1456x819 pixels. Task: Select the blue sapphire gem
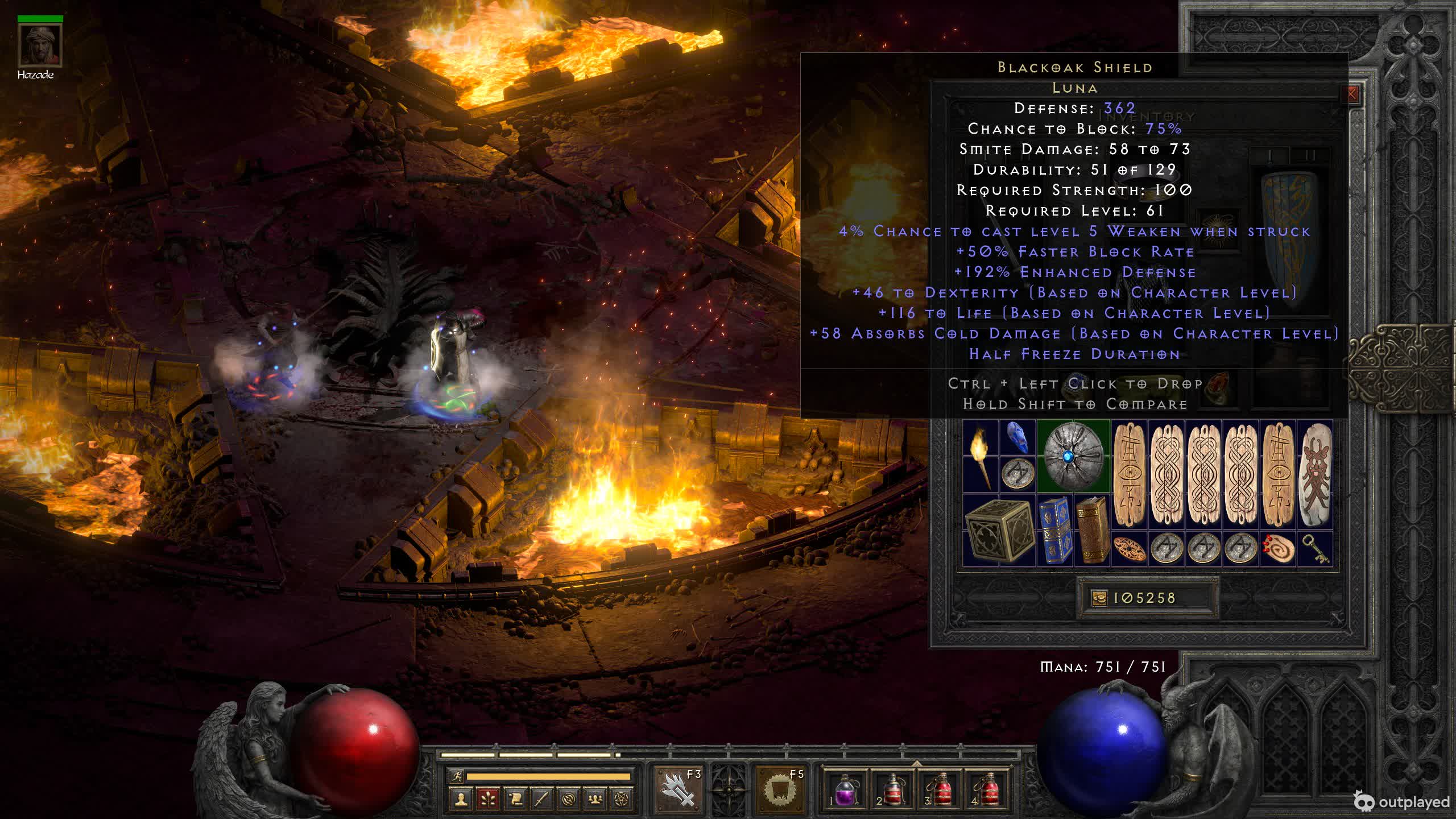1017,437
